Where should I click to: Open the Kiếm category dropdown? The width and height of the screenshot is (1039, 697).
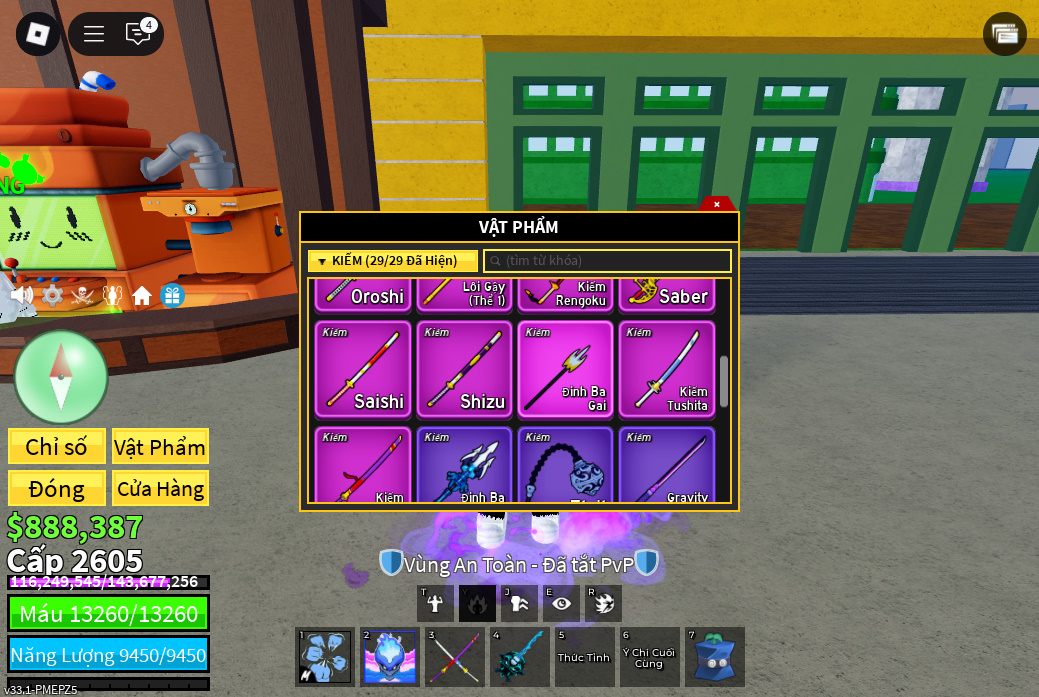coord(392,261)
